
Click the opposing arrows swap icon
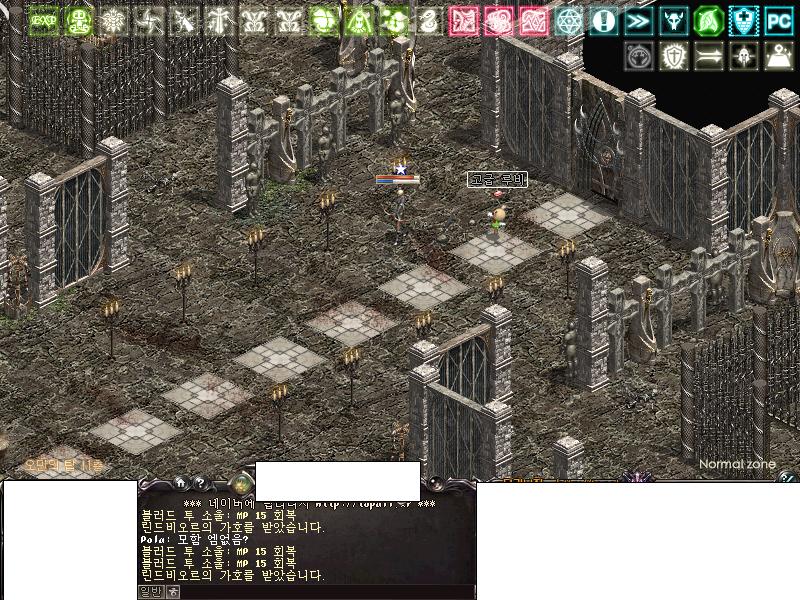coord(709,56)
